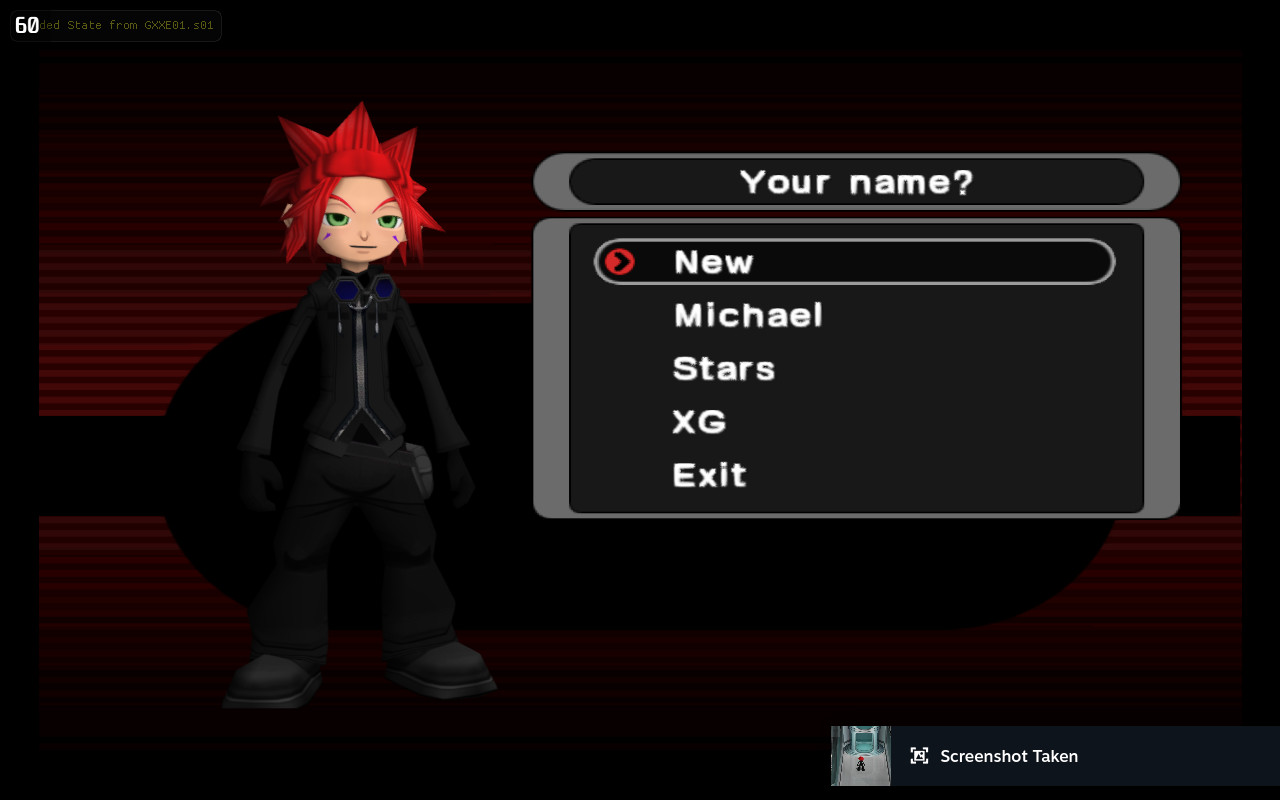Click the screenshot thumbnail preview
Screen dimensions: 1280x800
point(860,756)
